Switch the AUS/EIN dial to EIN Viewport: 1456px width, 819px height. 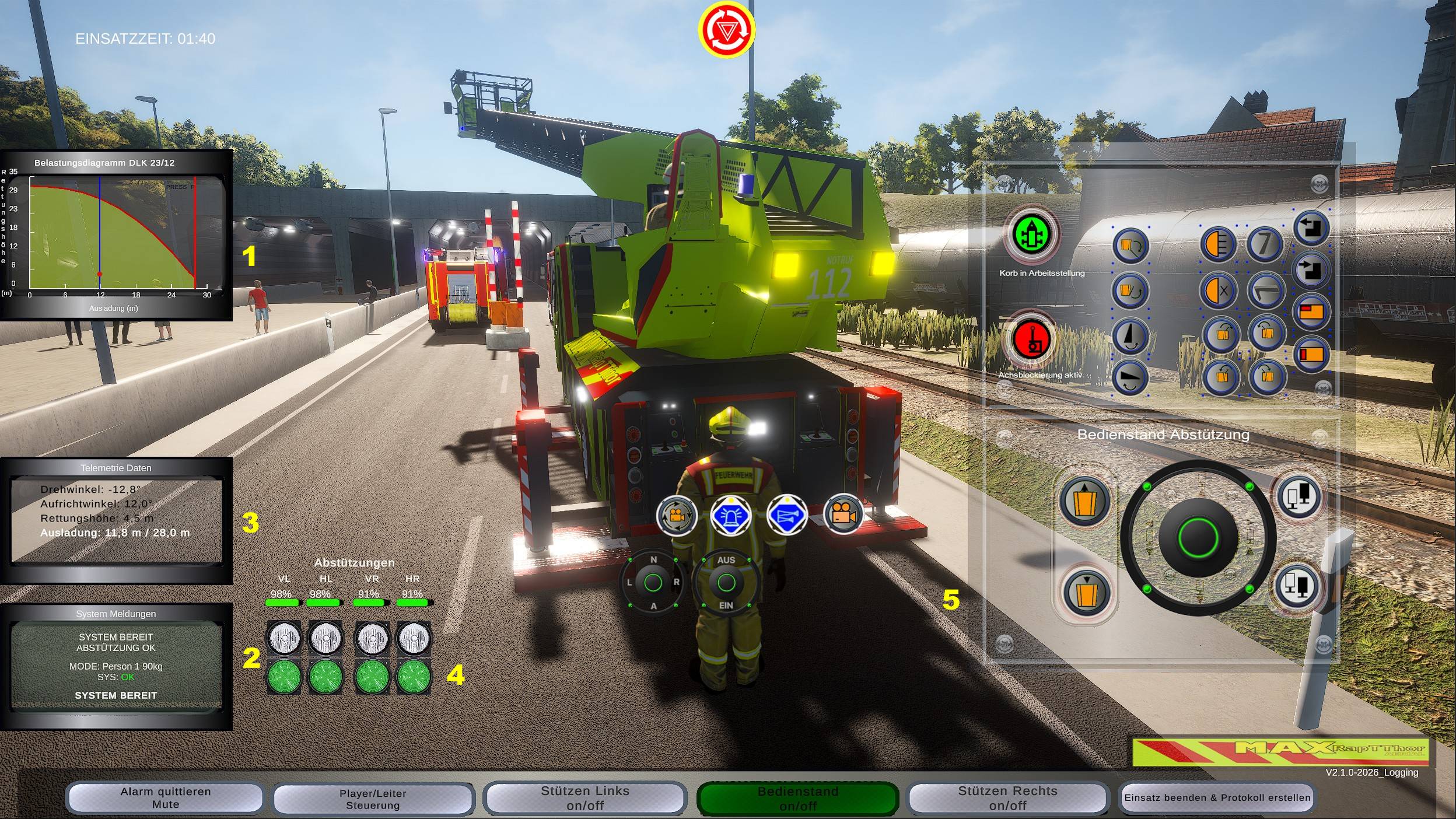pos(725,604)
